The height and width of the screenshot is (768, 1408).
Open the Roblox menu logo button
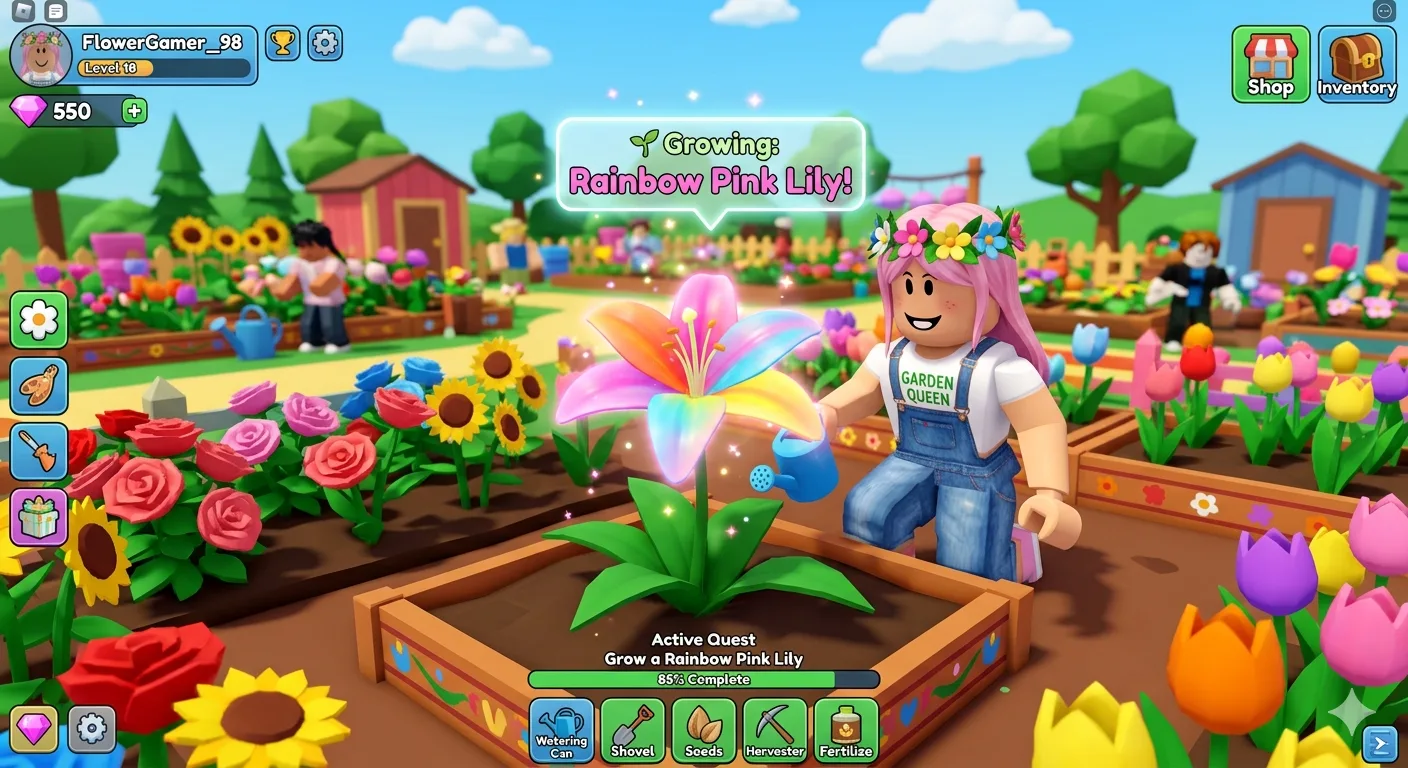[24, 11]
